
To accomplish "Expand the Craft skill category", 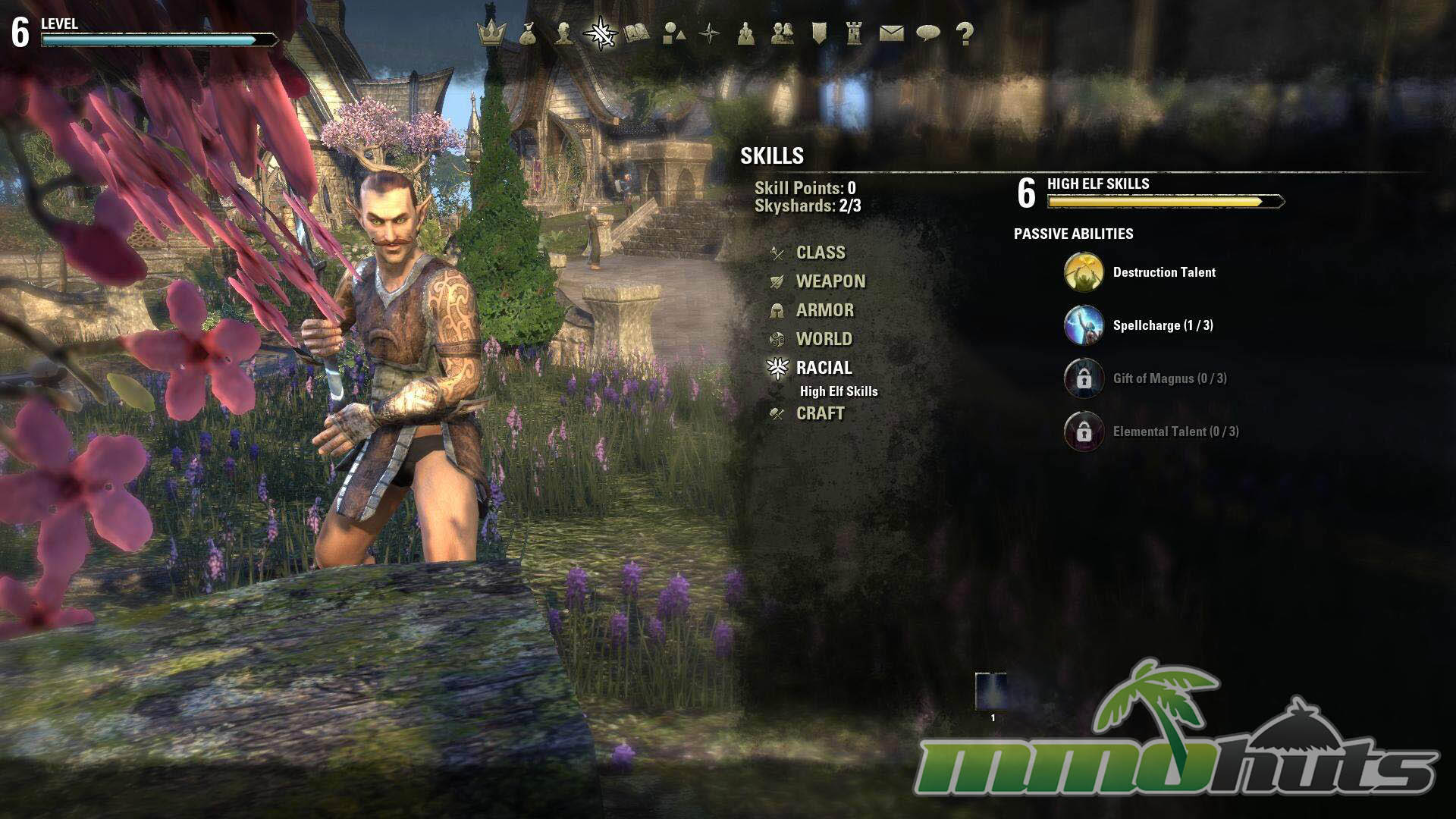I will 820,413.
